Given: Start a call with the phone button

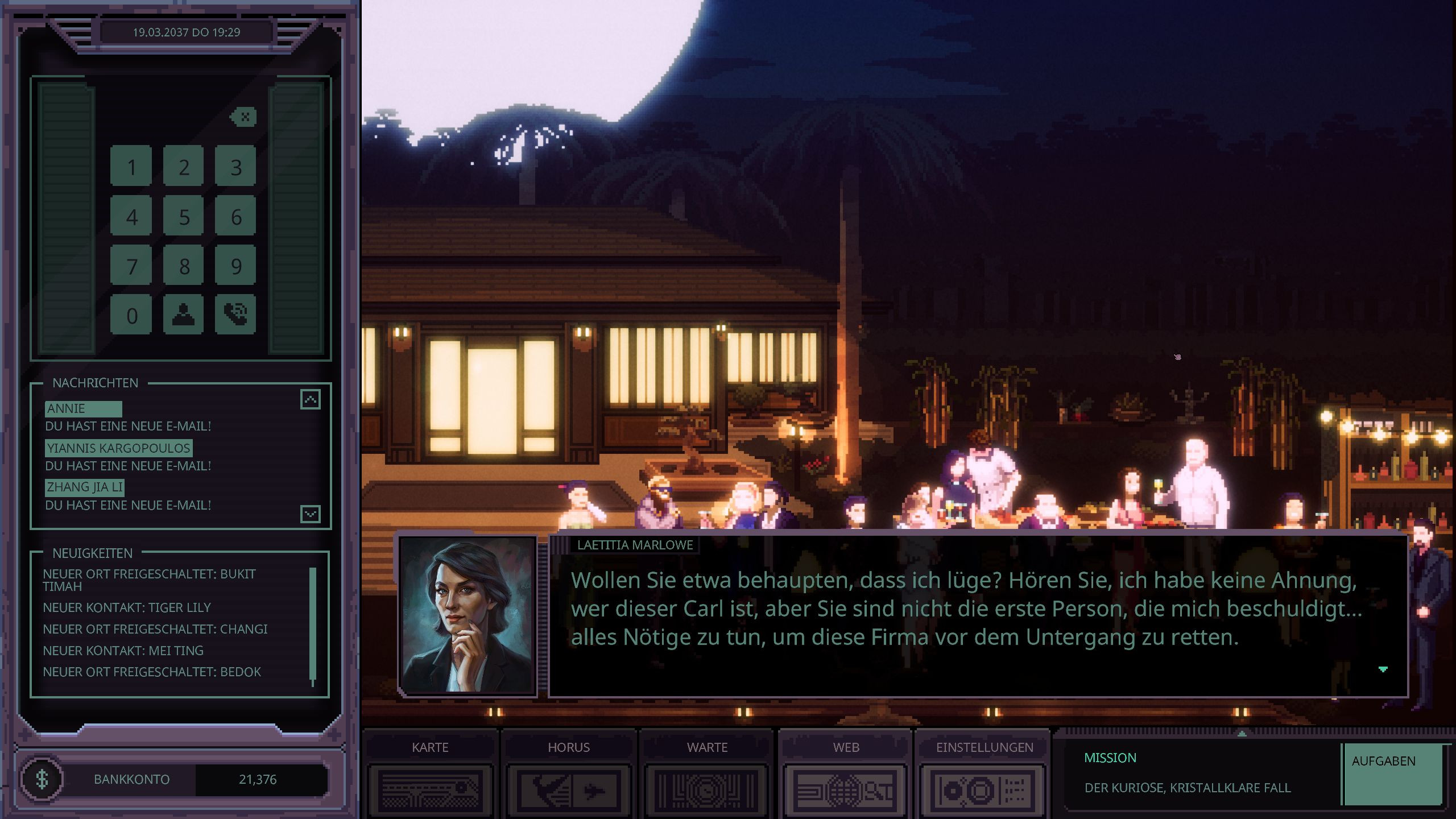Looking at the screenshot, I should pyautogui.click(x=235, y=314).
